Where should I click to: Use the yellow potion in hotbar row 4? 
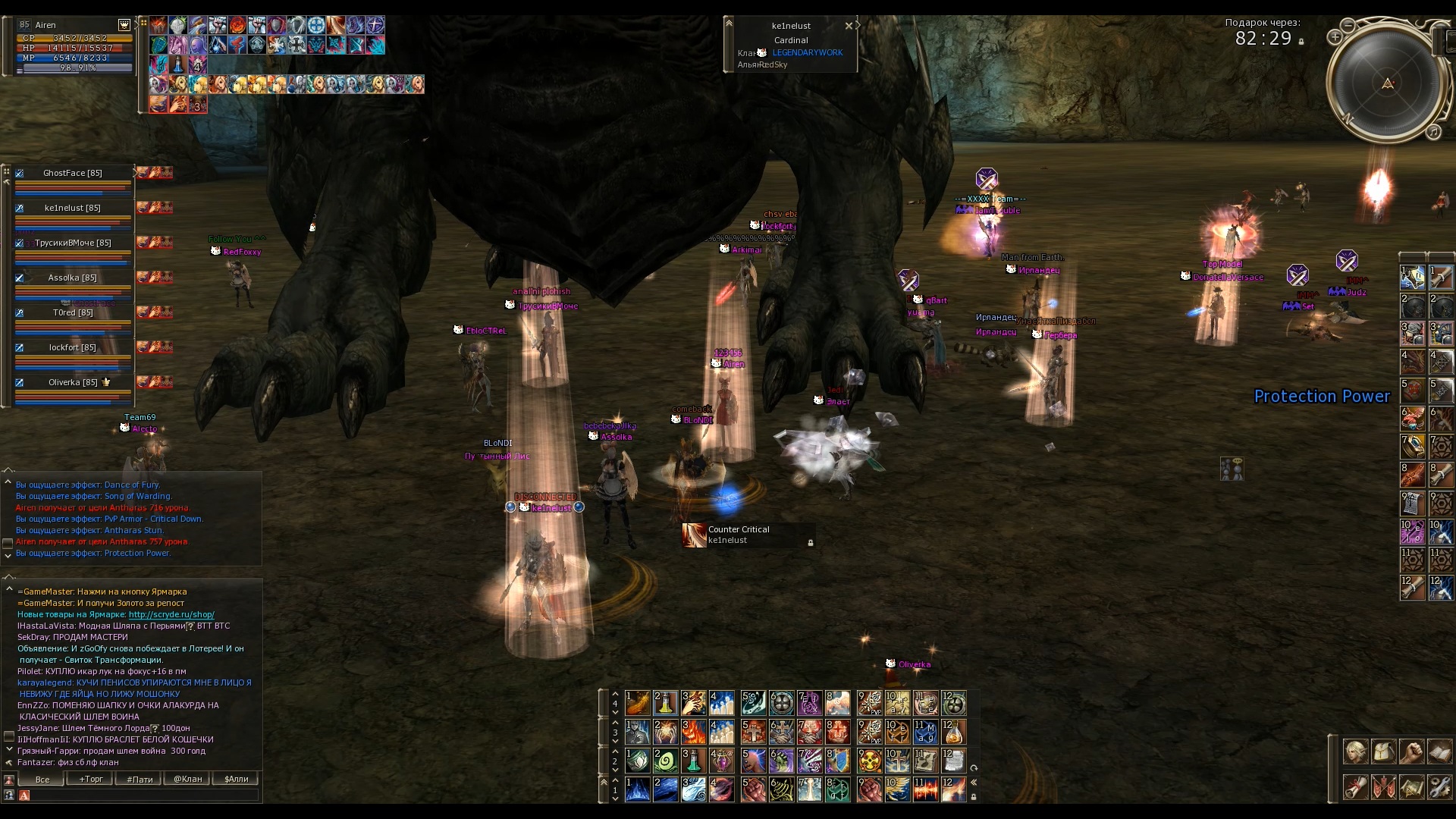click(x=665, y=703)
